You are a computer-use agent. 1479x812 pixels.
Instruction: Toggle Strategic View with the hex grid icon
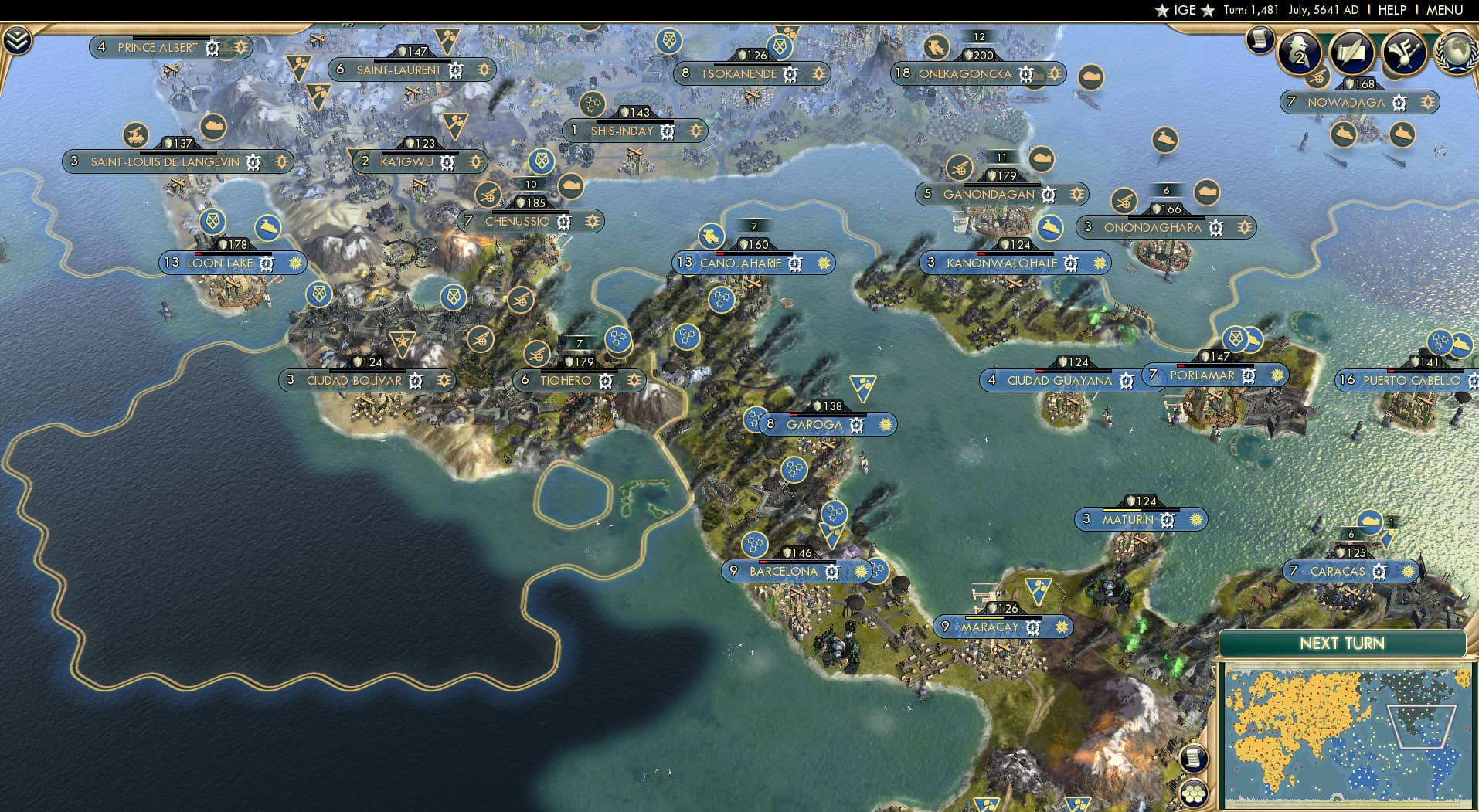(1195, 794)
